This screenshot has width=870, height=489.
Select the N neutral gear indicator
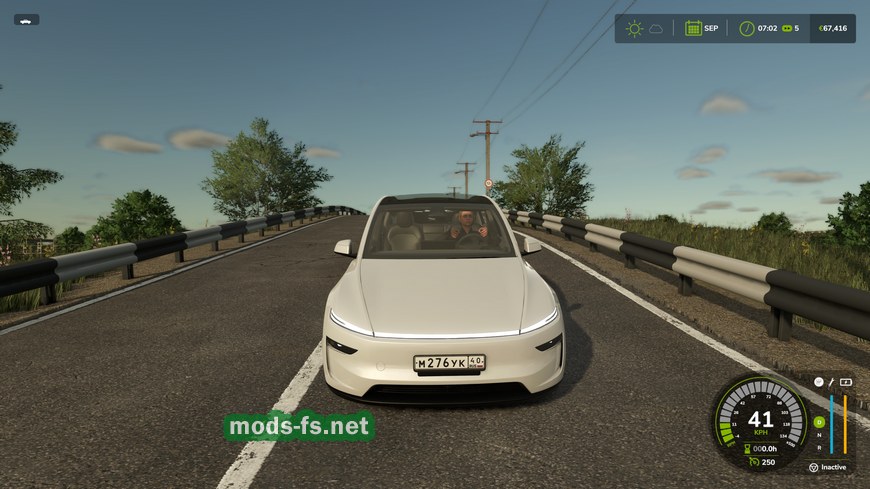pos(819,435)
